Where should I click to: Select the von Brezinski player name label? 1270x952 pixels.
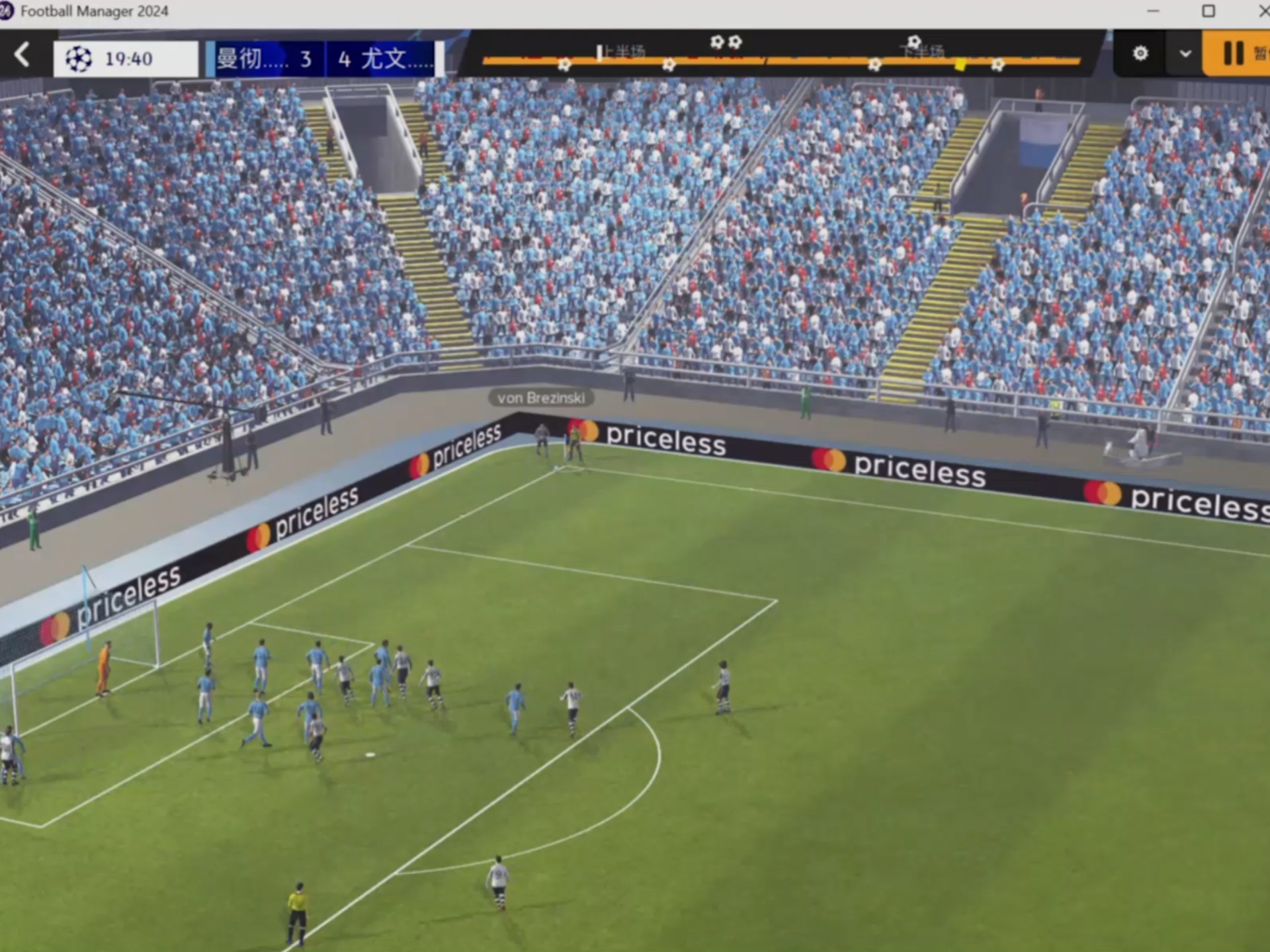(541, 398)
